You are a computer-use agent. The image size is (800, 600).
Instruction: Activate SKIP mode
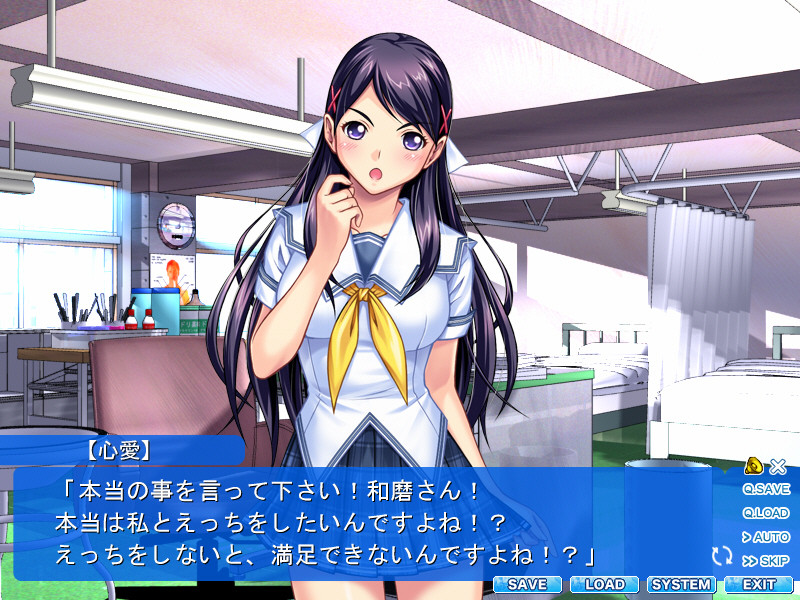766,561
